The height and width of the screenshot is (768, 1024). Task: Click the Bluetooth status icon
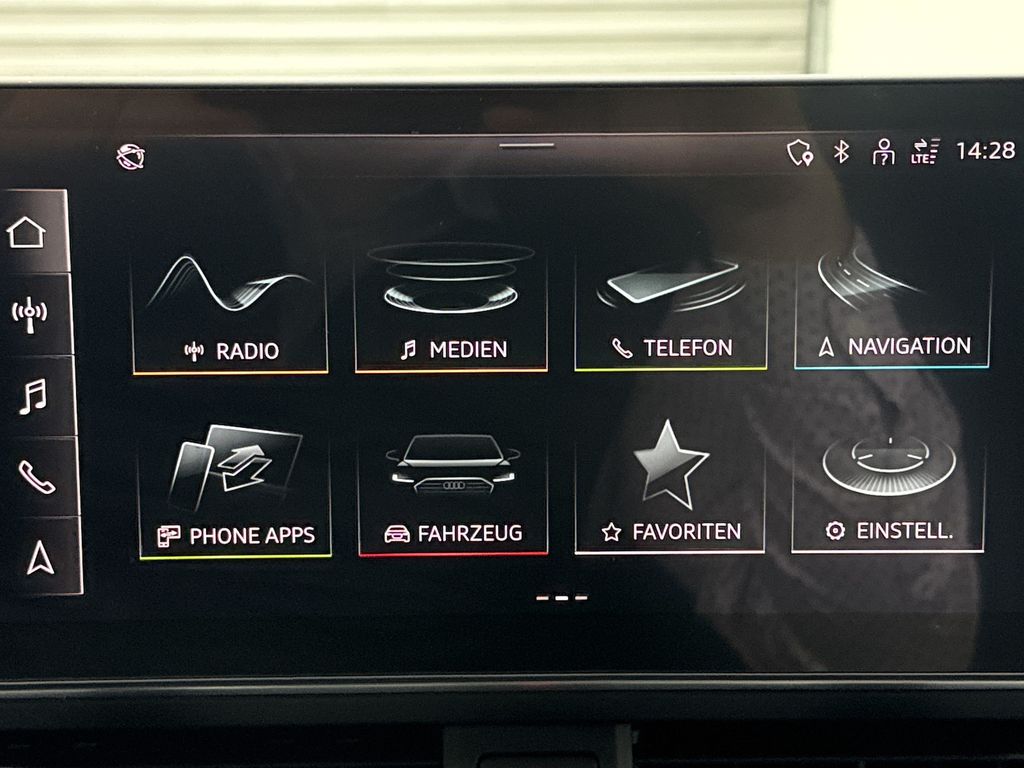(842, 152)
